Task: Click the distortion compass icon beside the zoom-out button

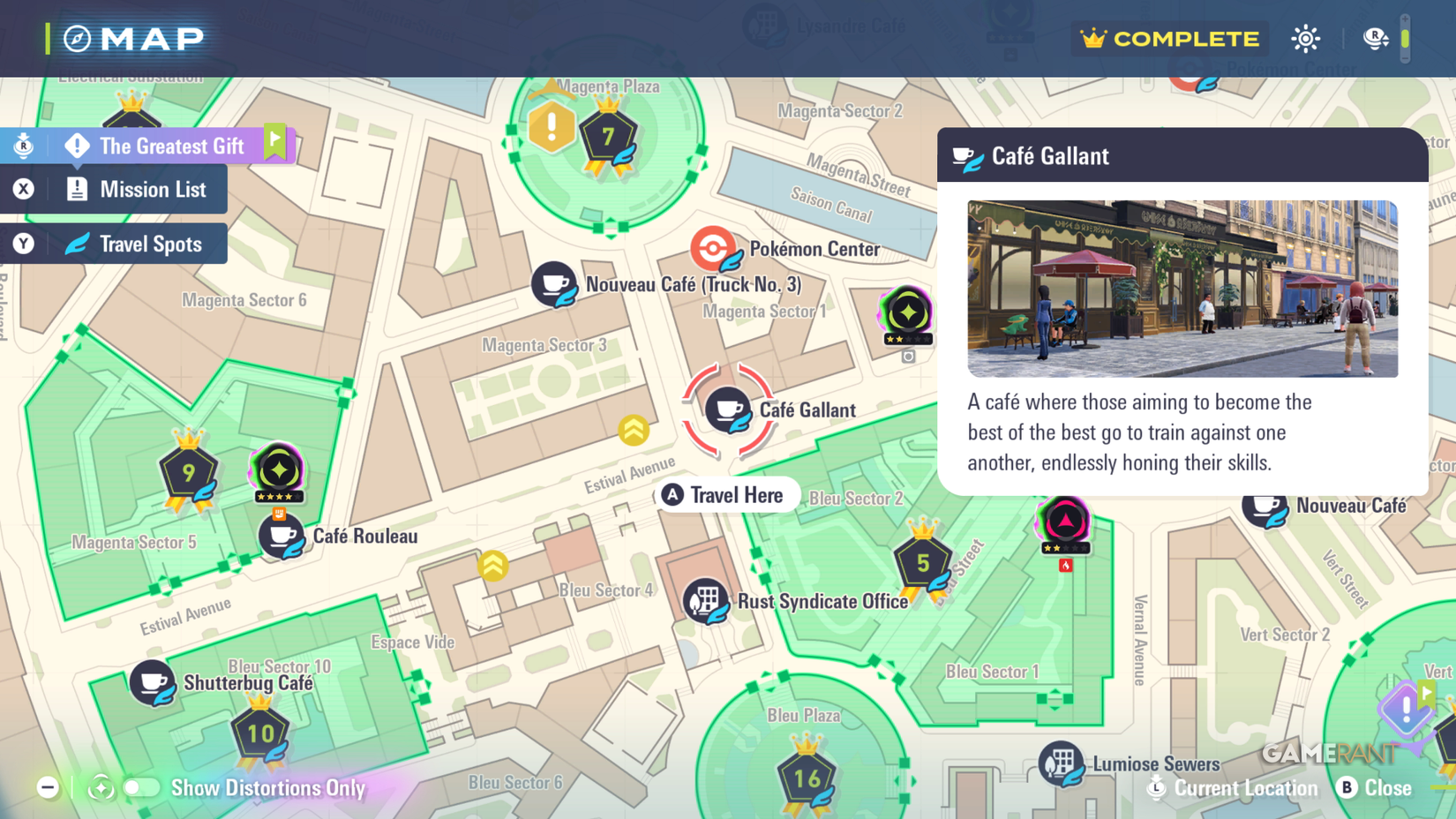Action: tap(100, 788)
